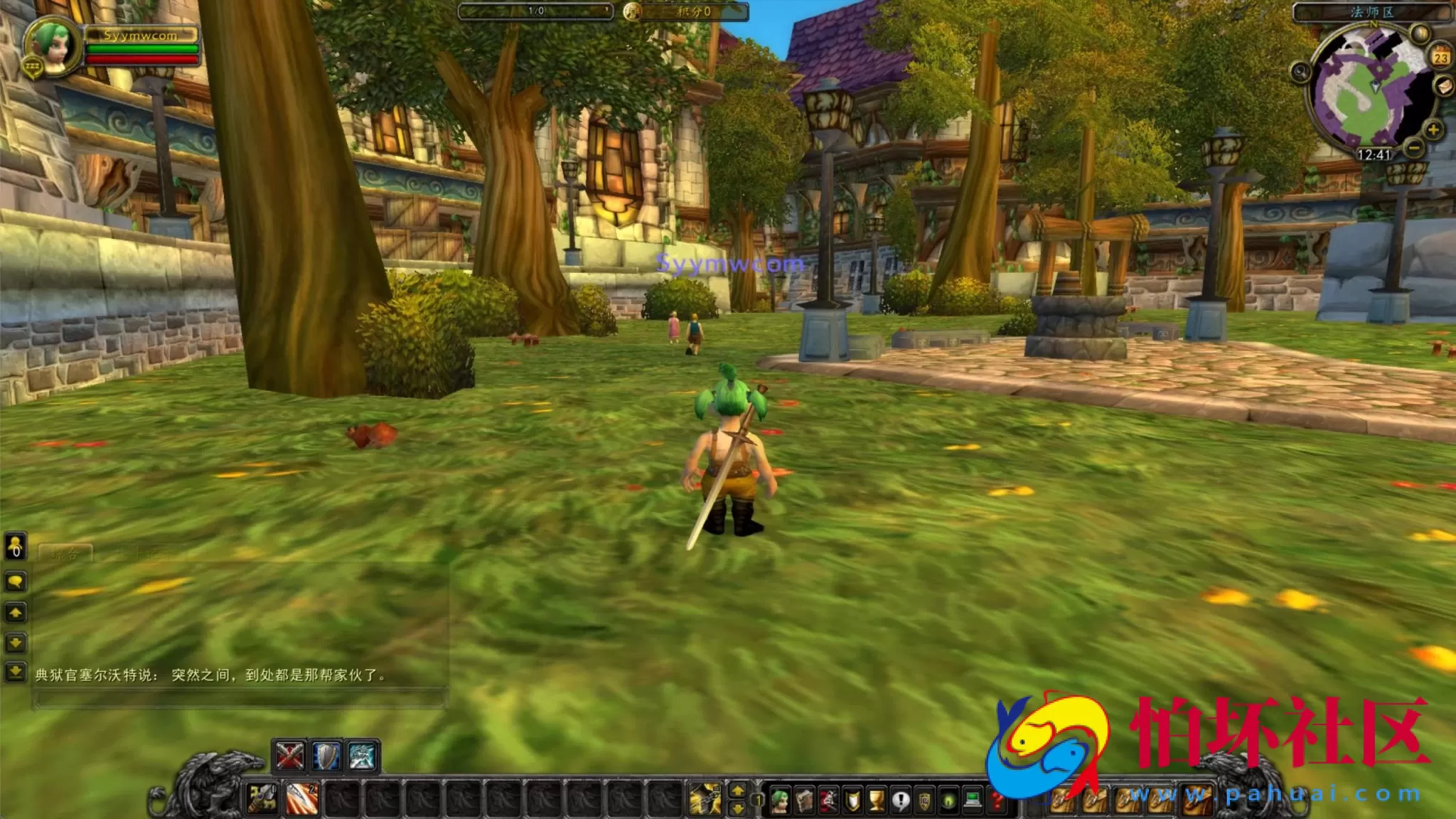Click the action bar page-up arrow
This screenshot has width=1456, height=819.
pyautogui.click(x=737, y=791)
